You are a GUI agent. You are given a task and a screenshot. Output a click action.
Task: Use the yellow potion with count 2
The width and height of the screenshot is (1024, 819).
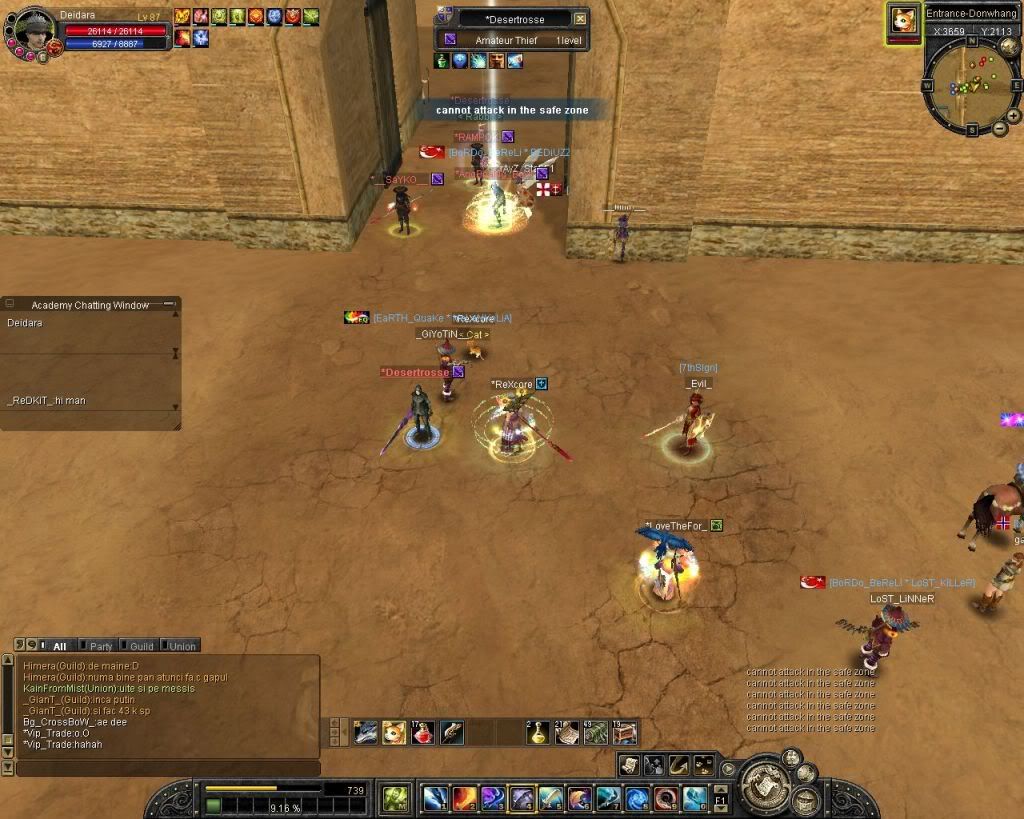539,733
